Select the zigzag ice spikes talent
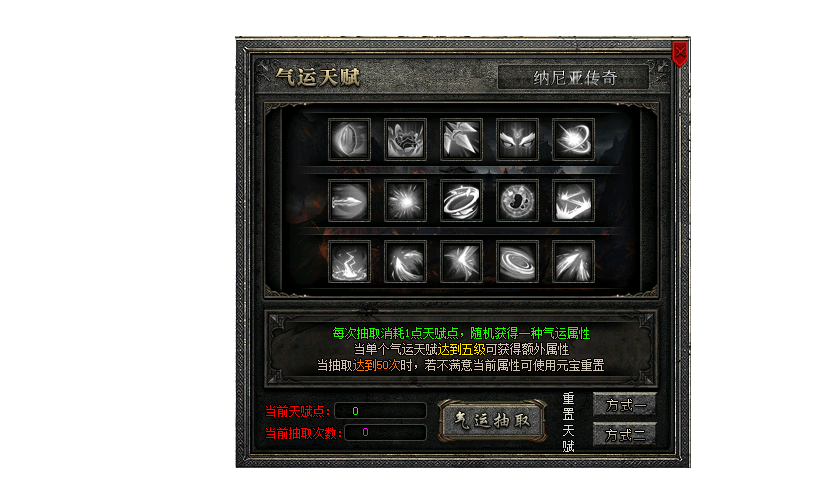This screenshot has width=831, height=501. tap(574, 200)
